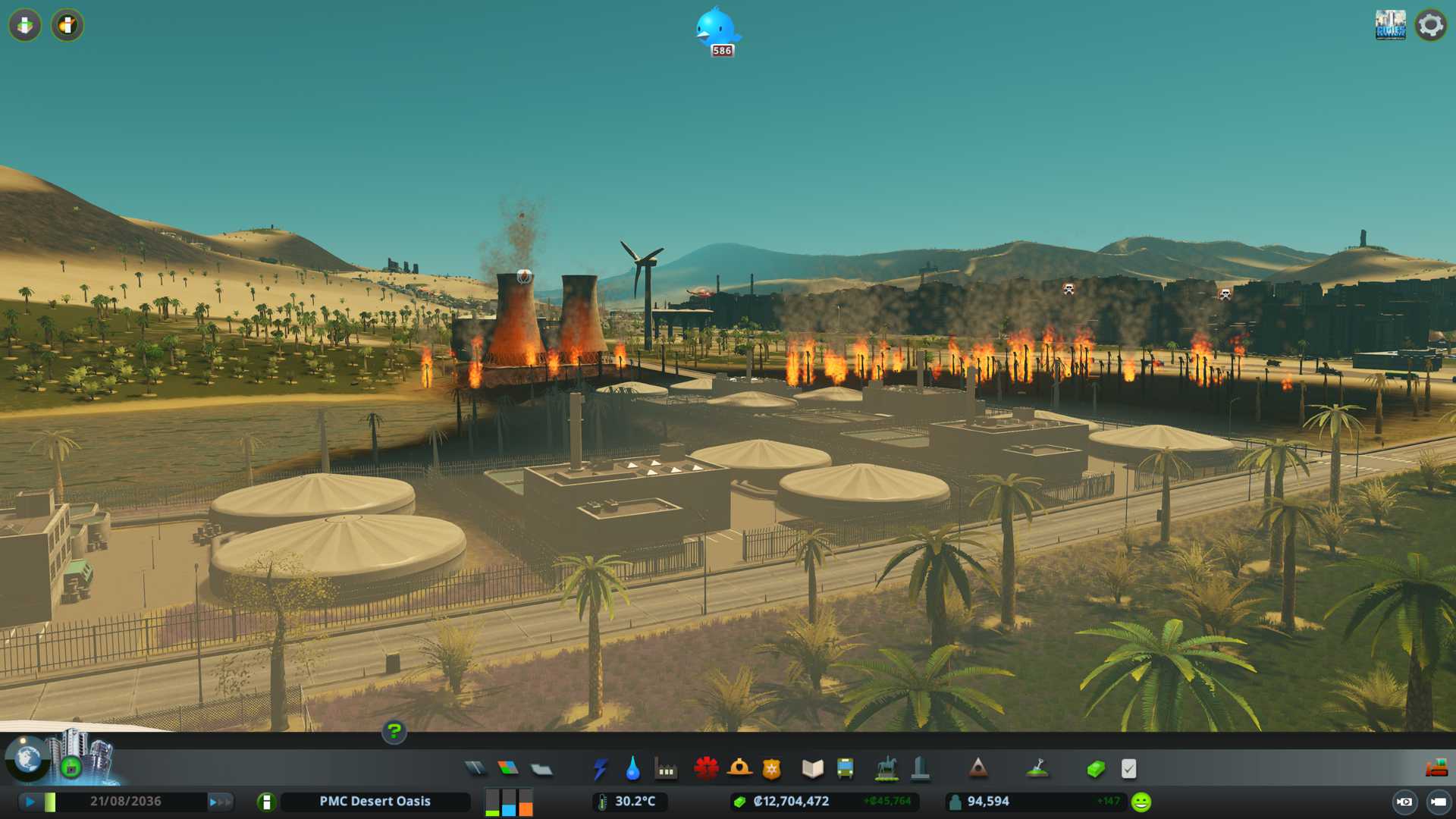This screenshot has height=819, width=1456.
Task: Open the Landscaping shovel menu
Action: coord(1037,769)
